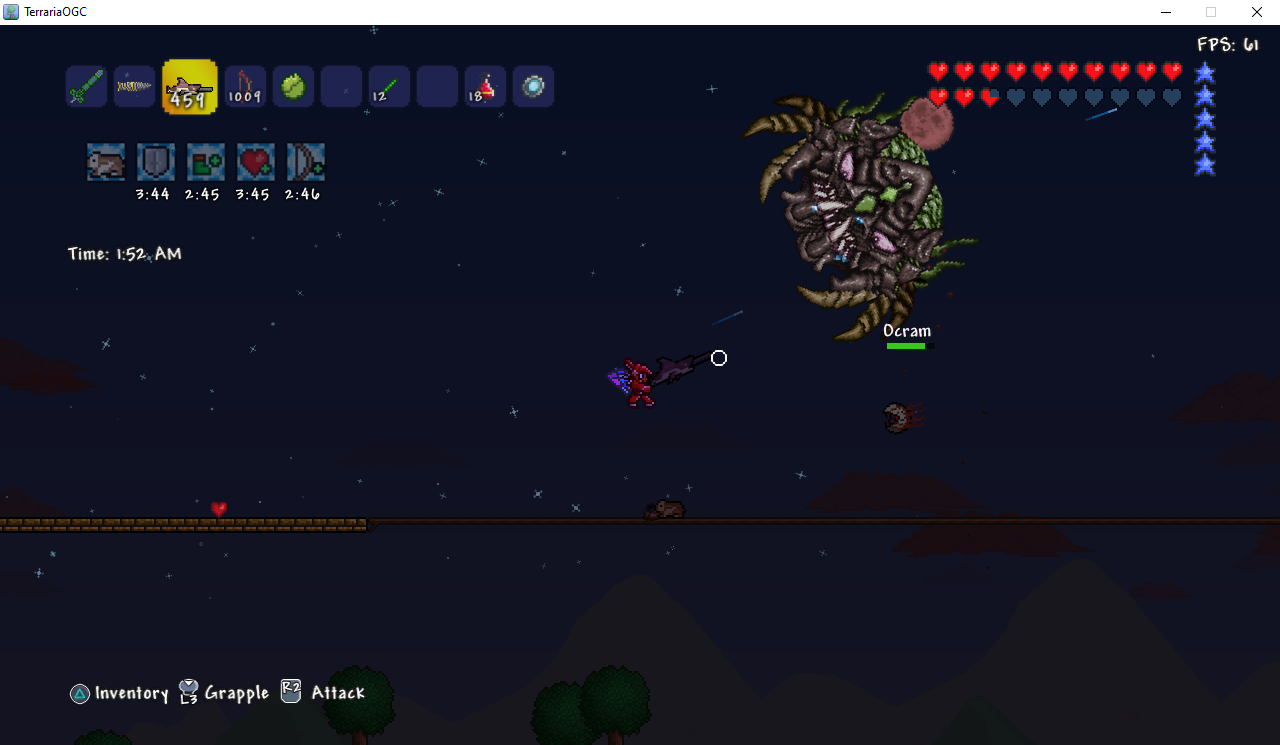Click the Regeneration heart buff icon

pos(256,162)
